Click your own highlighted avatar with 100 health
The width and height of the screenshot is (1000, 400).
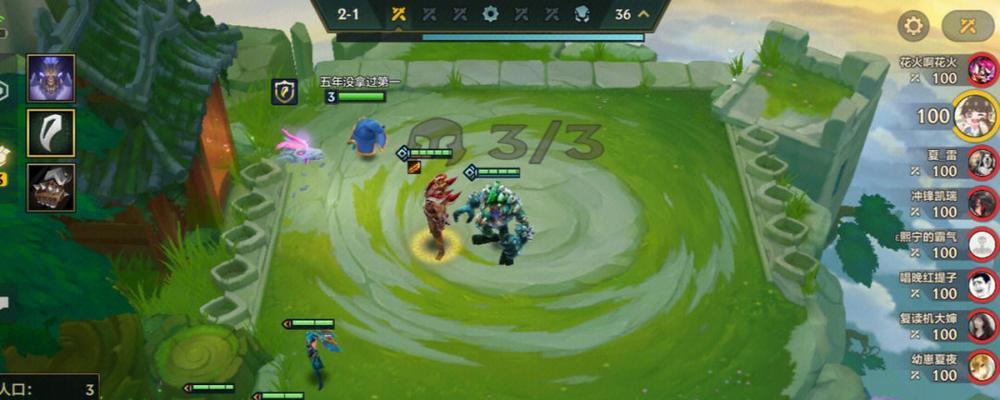point(973,116)
